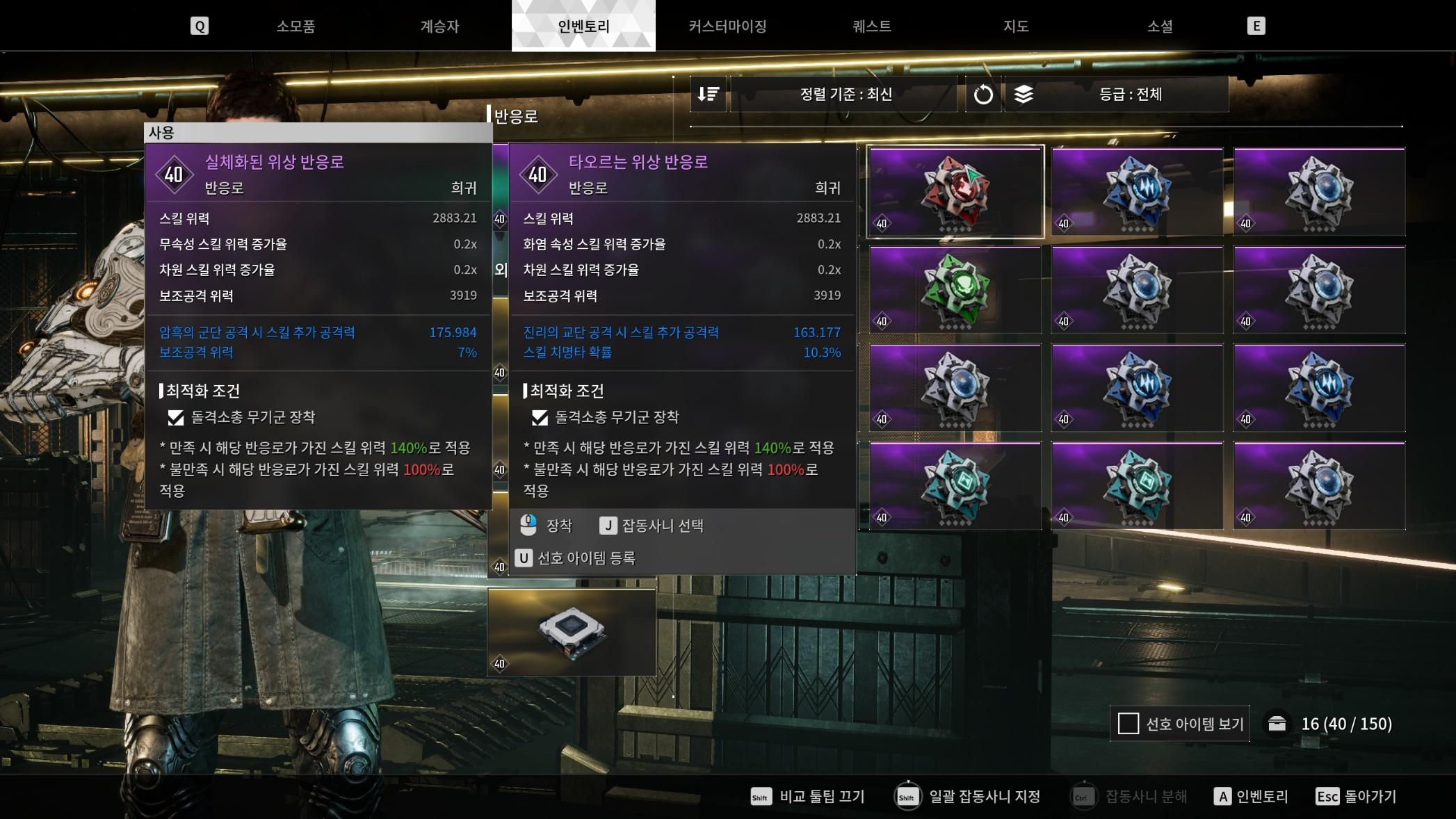Select the 커스터마이징 tab

pos(727,26)
